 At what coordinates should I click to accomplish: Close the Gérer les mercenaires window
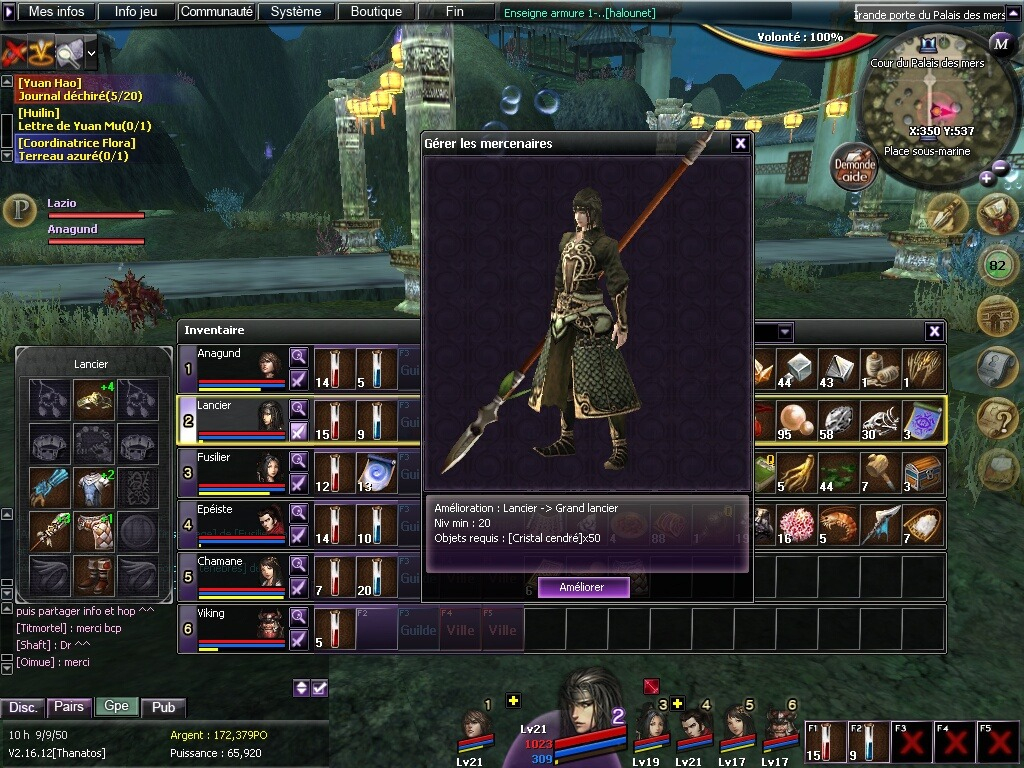(740, 144)
